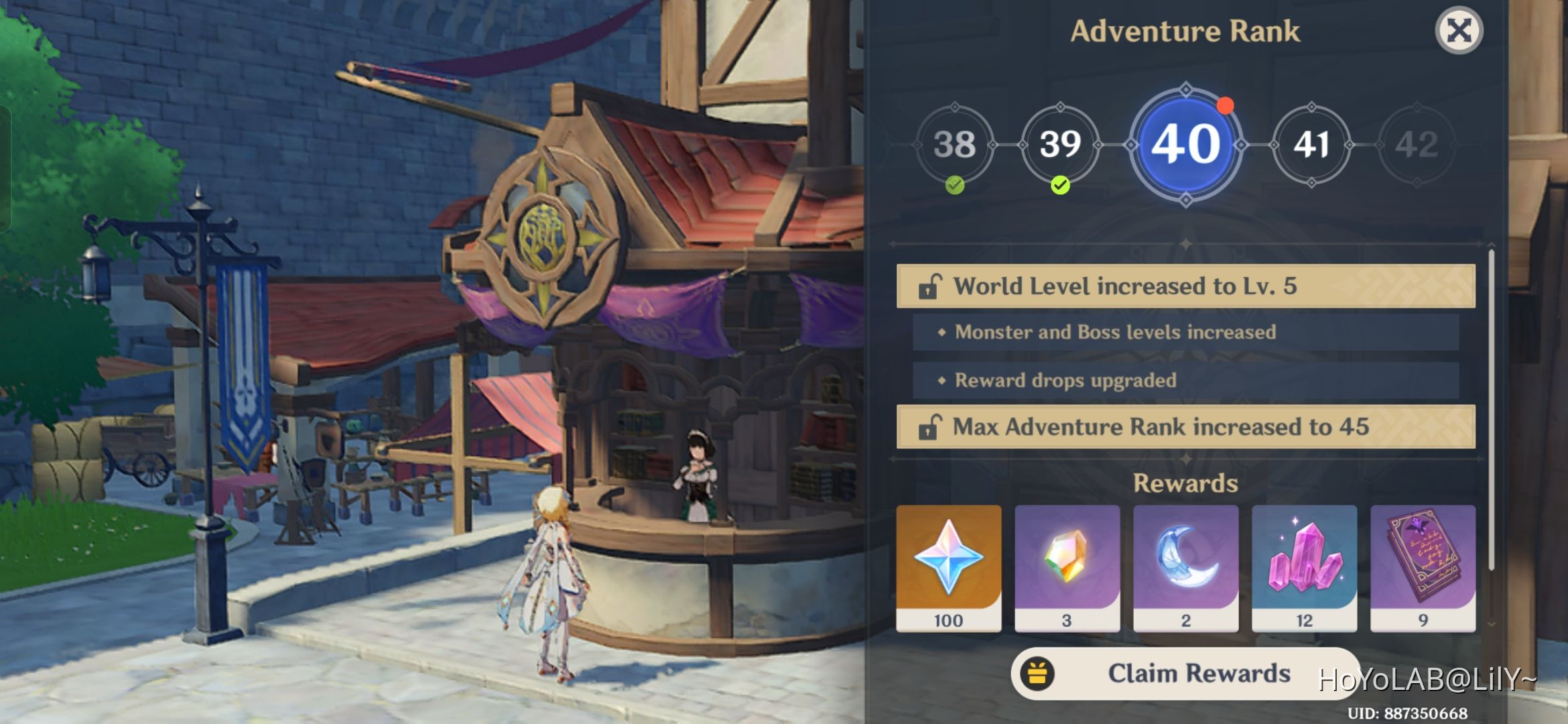This screenshot has width=1568, height=724.
Task: Select the rank 42 node
Action: point(1419,143)
